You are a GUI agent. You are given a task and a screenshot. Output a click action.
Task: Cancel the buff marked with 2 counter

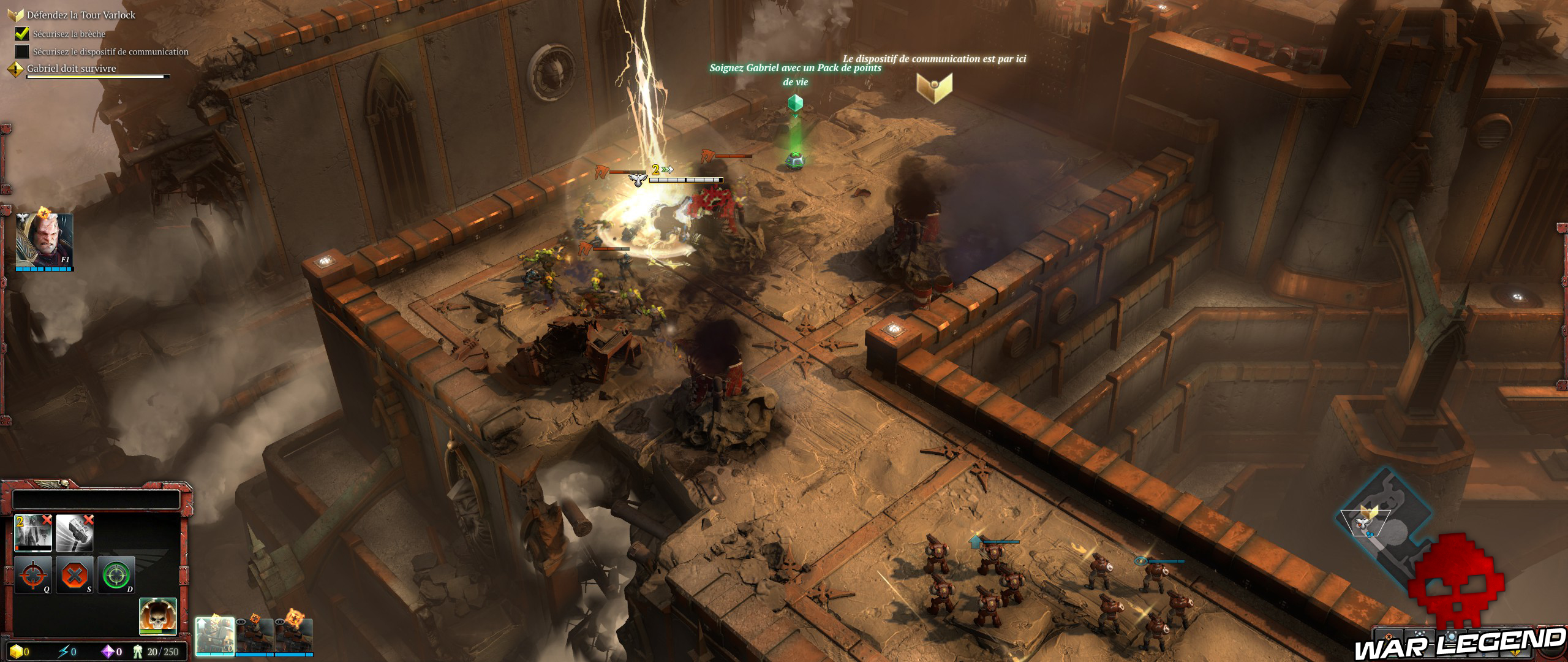(x=48, y=520)
